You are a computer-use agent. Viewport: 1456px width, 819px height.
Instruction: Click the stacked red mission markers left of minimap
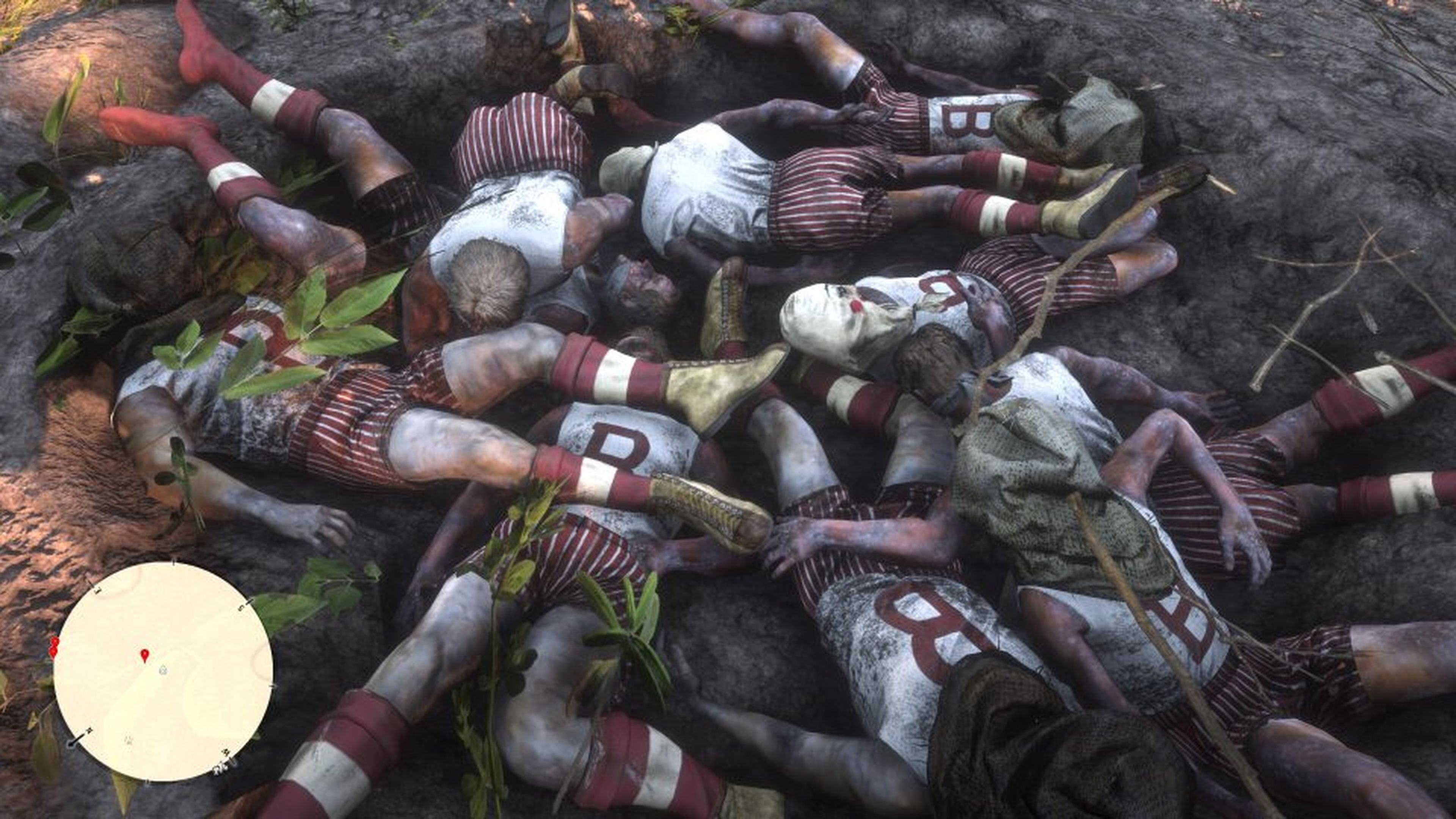pos(54,648)
